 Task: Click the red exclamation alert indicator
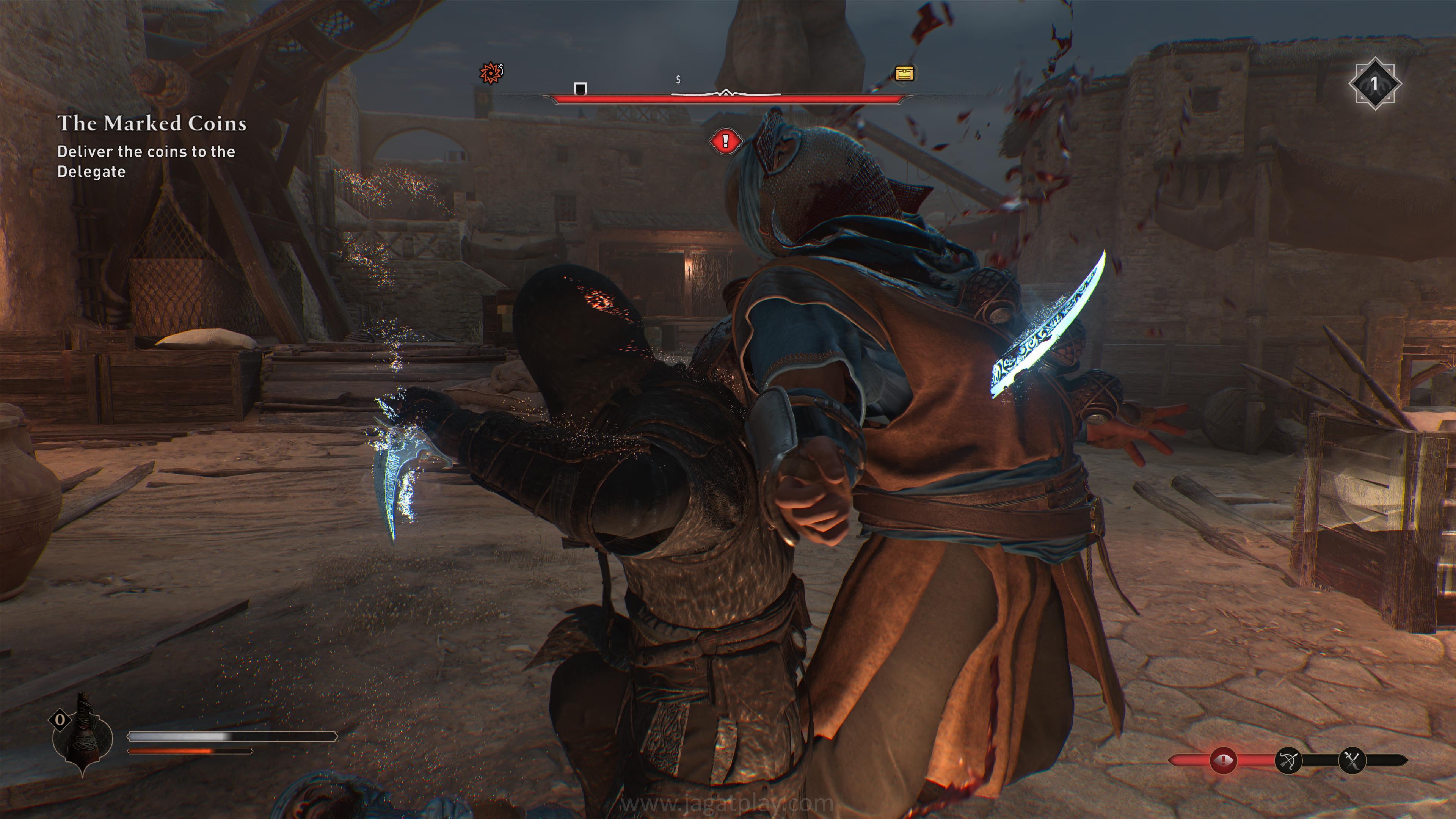click(726, 141)
